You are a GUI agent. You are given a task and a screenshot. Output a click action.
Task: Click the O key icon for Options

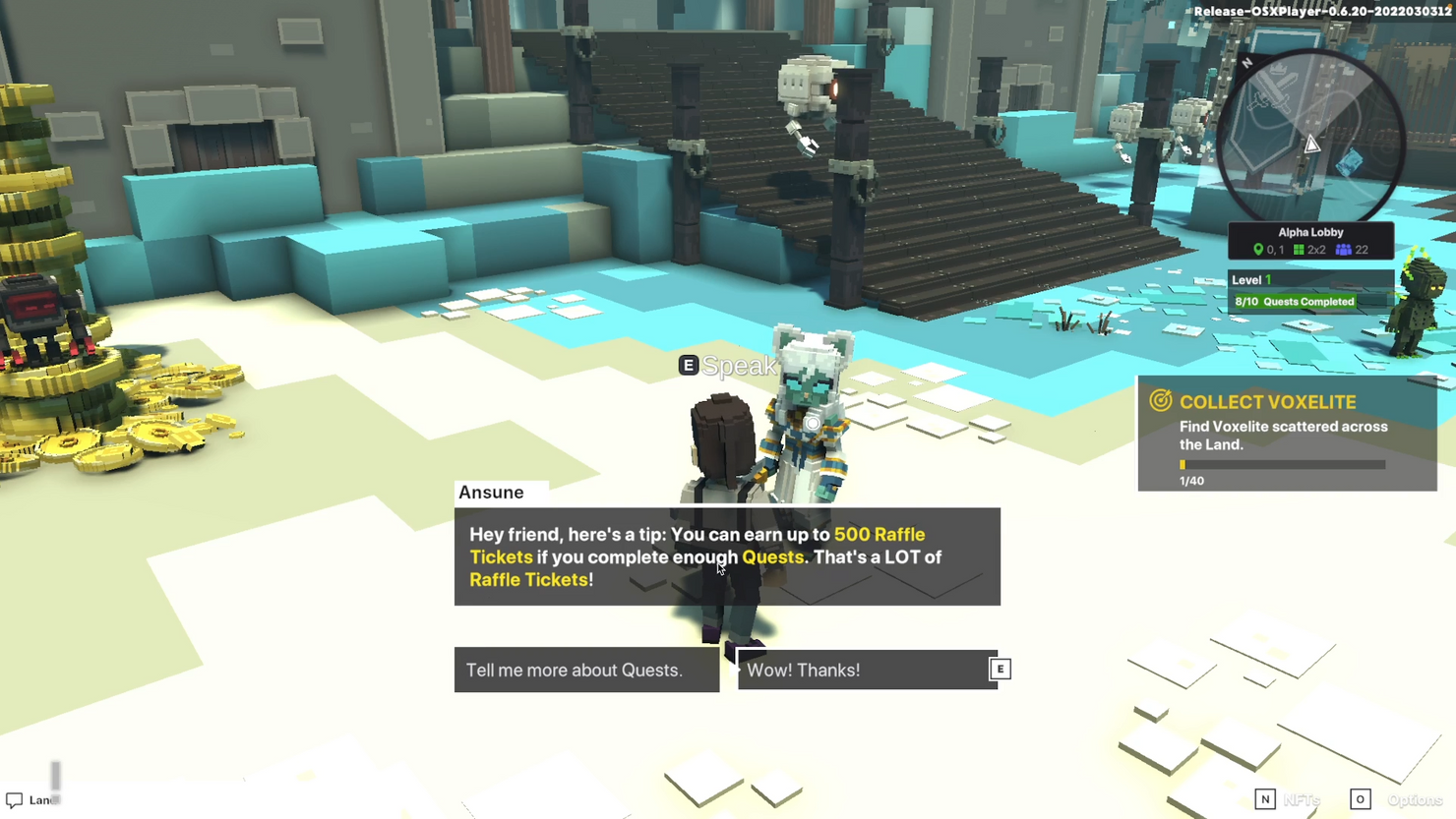tap(1361, 799)
